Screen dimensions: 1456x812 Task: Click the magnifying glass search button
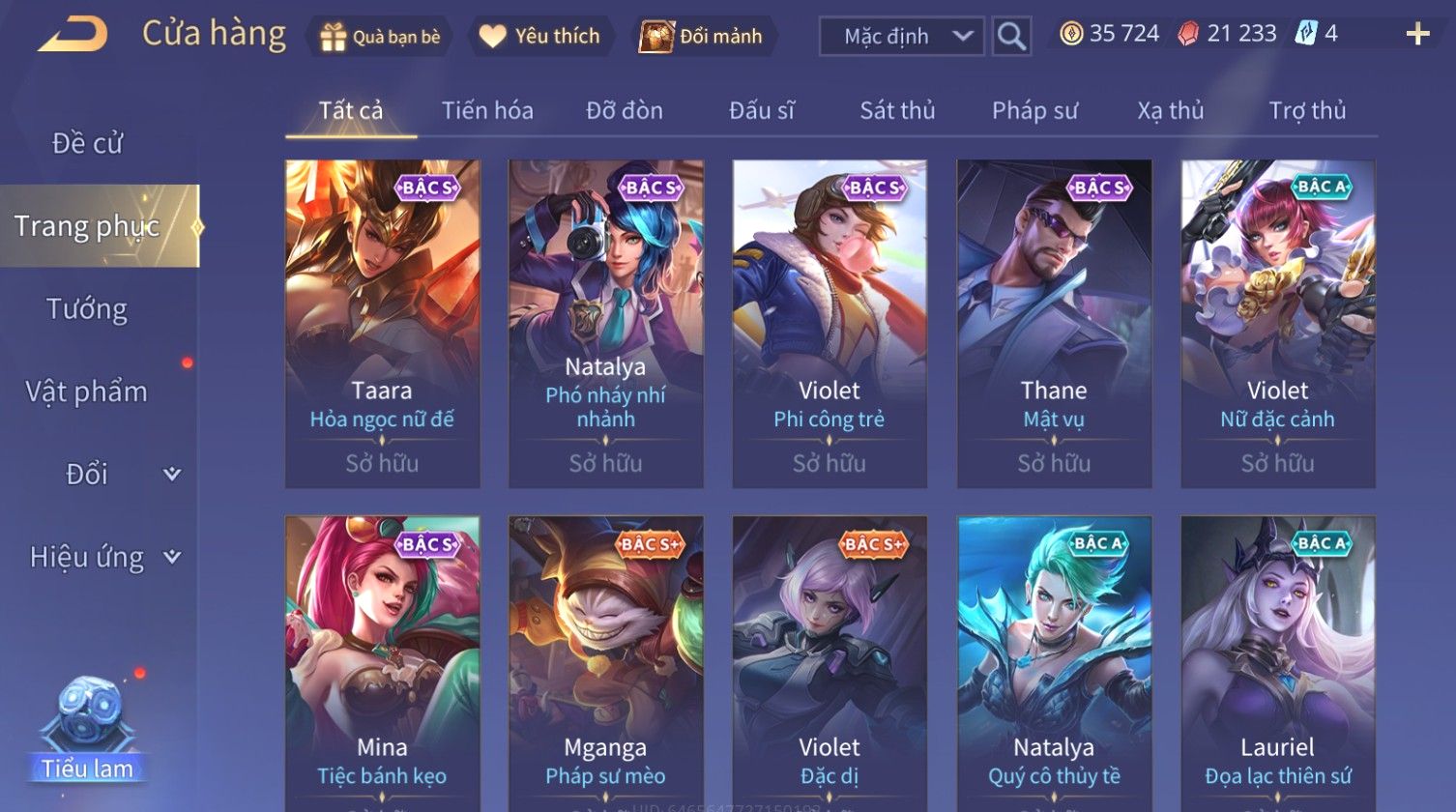pos(1011,37)
